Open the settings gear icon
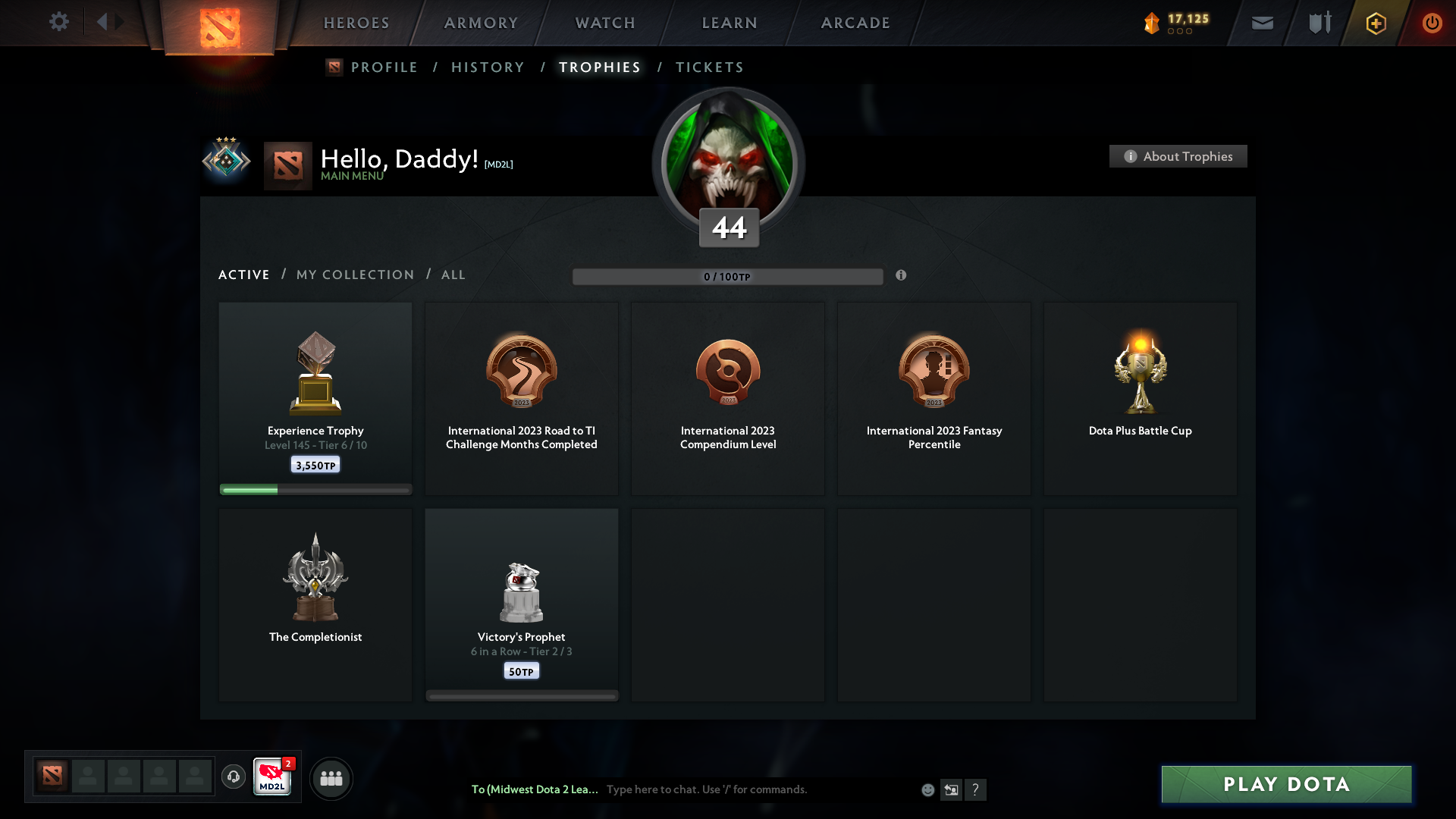Screen dimensions: 1456x819 pos(59,22)
